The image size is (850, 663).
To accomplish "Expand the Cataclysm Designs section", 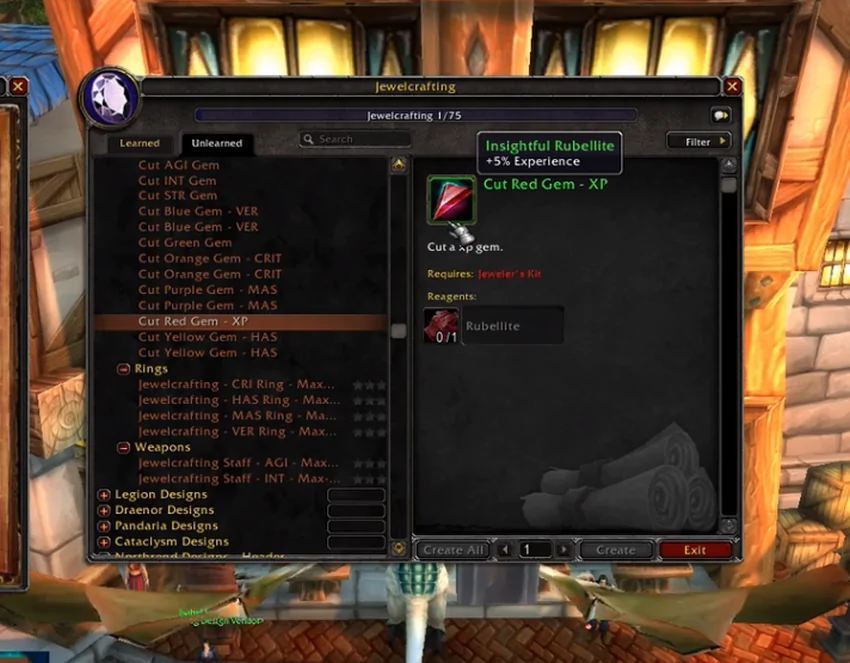I will (104, 542).
